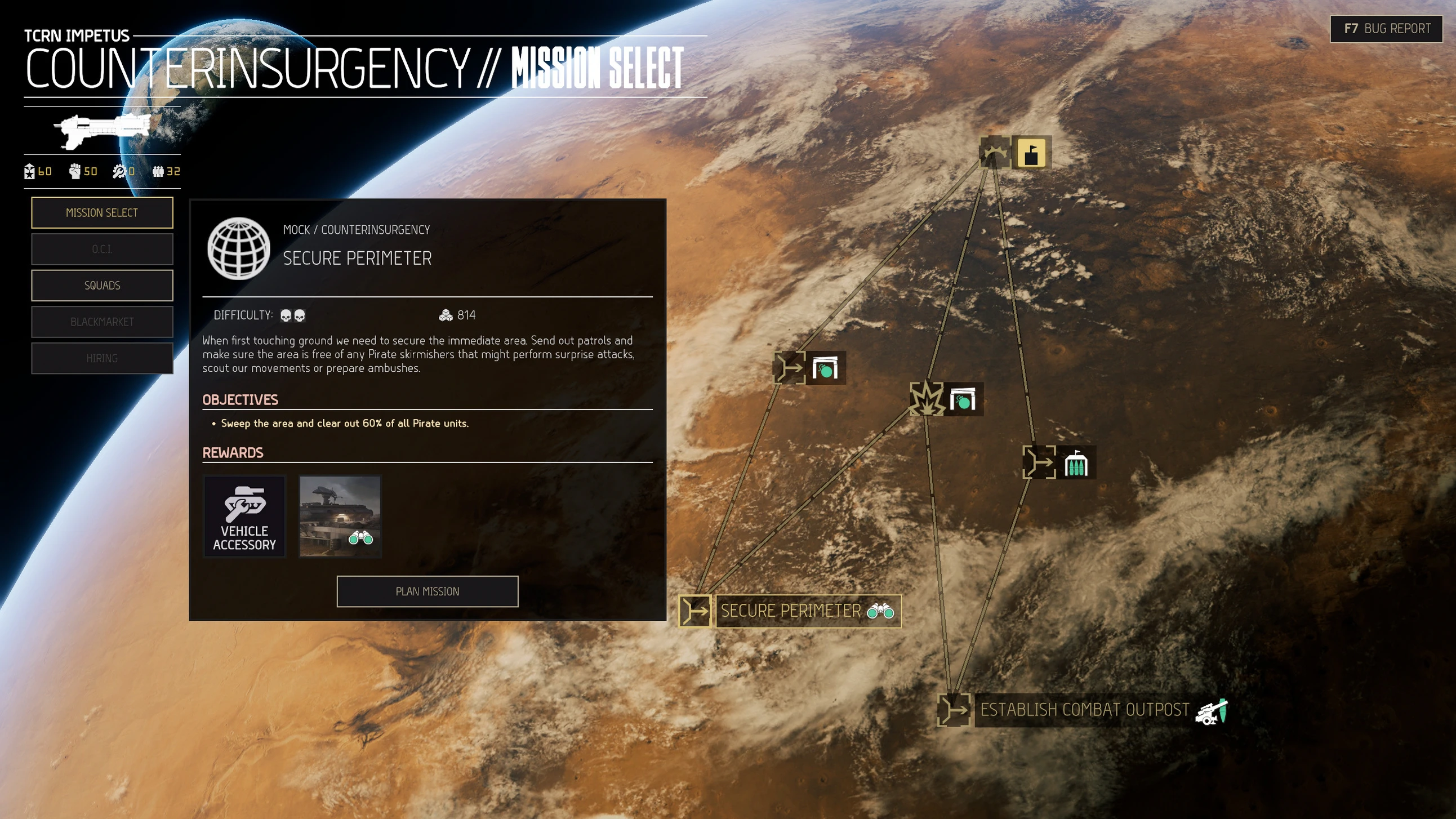Click the Plan Mission button
The height and width of the screenshot is (819, 1456).
pos(428,591)
